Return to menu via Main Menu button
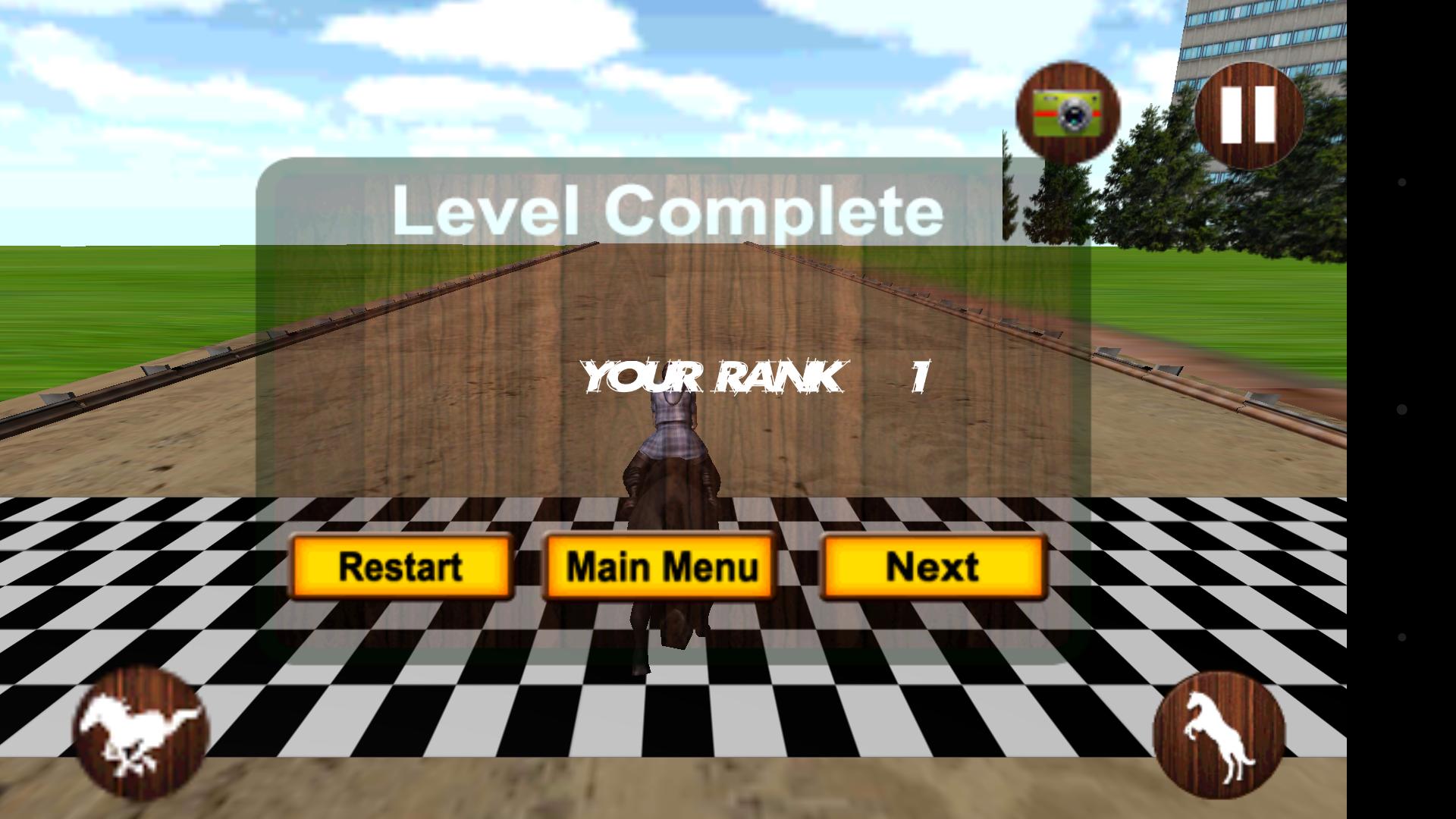 tap(660, 565)
